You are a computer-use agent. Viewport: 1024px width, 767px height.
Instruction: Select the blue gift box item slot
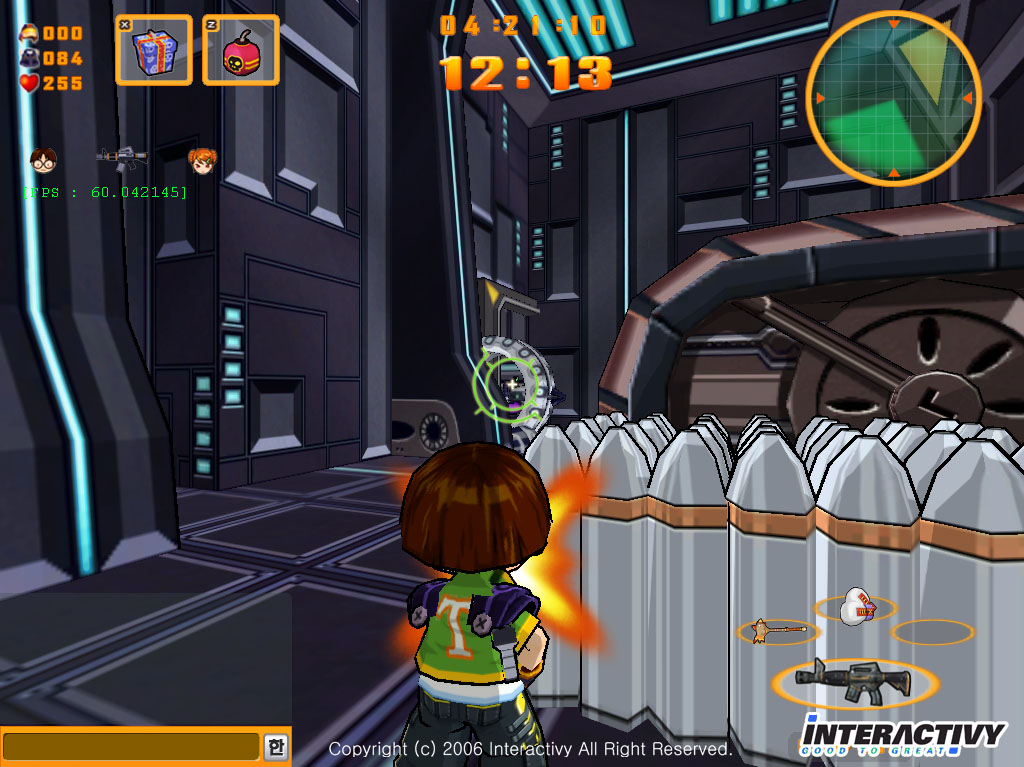point(153,49)
